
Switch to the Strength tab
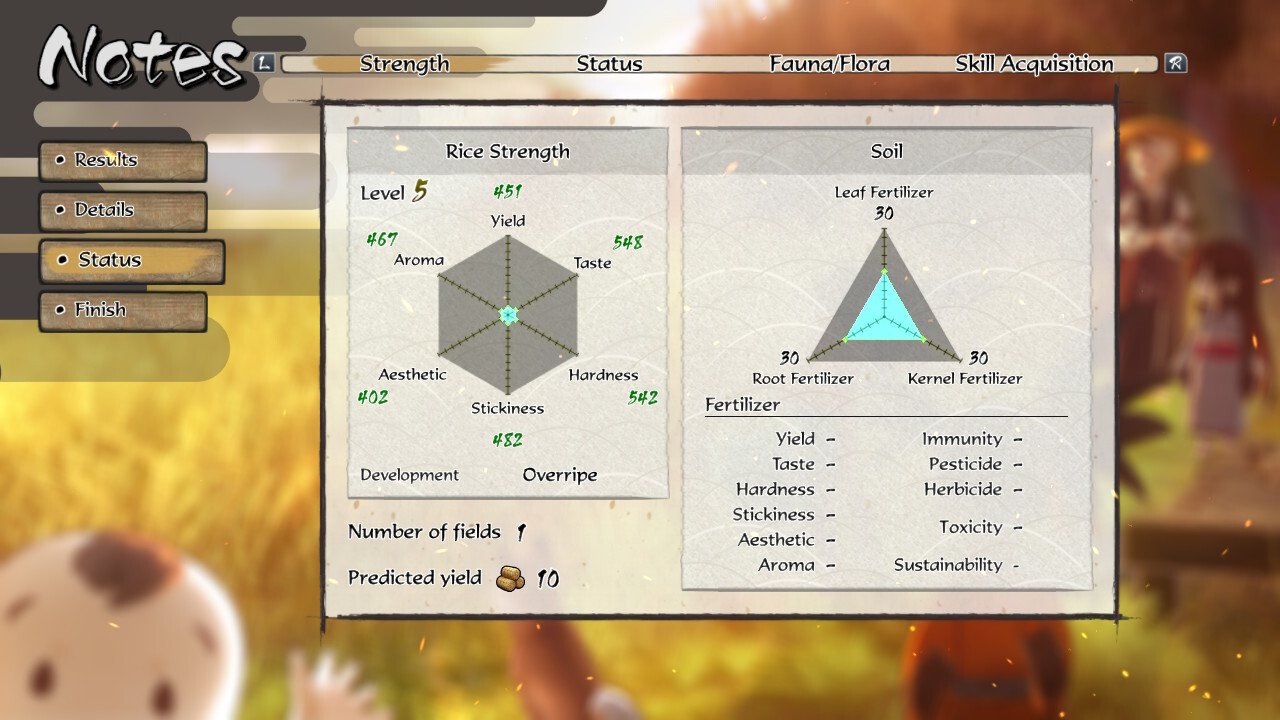click(404, 64)
